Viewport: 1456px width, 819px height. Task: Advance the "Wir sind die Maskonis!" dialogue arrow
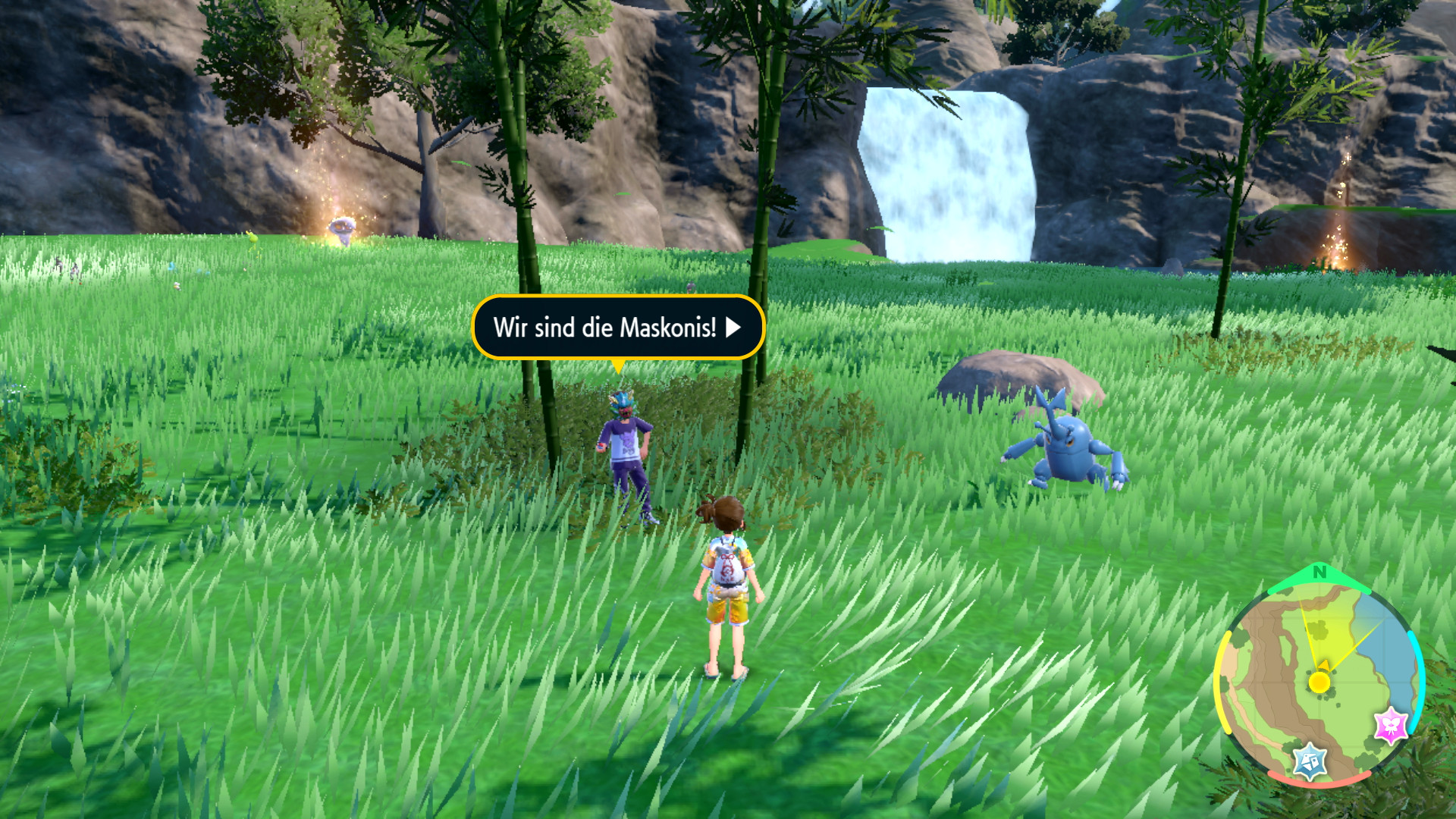pyautogui.click(x=733, y=328)
